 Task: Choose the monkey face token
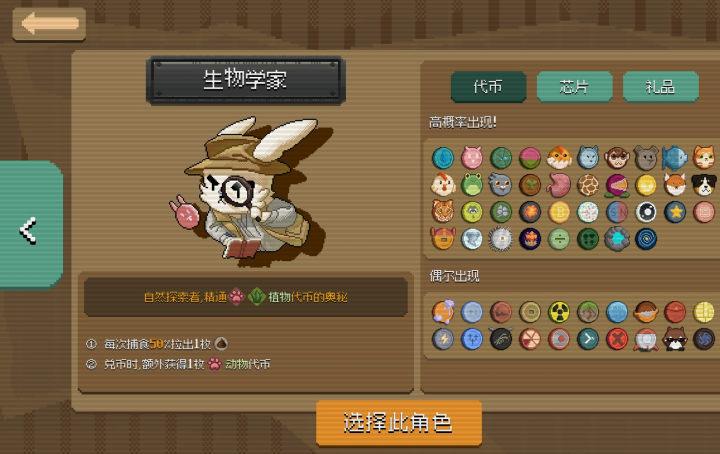(617, 157)
